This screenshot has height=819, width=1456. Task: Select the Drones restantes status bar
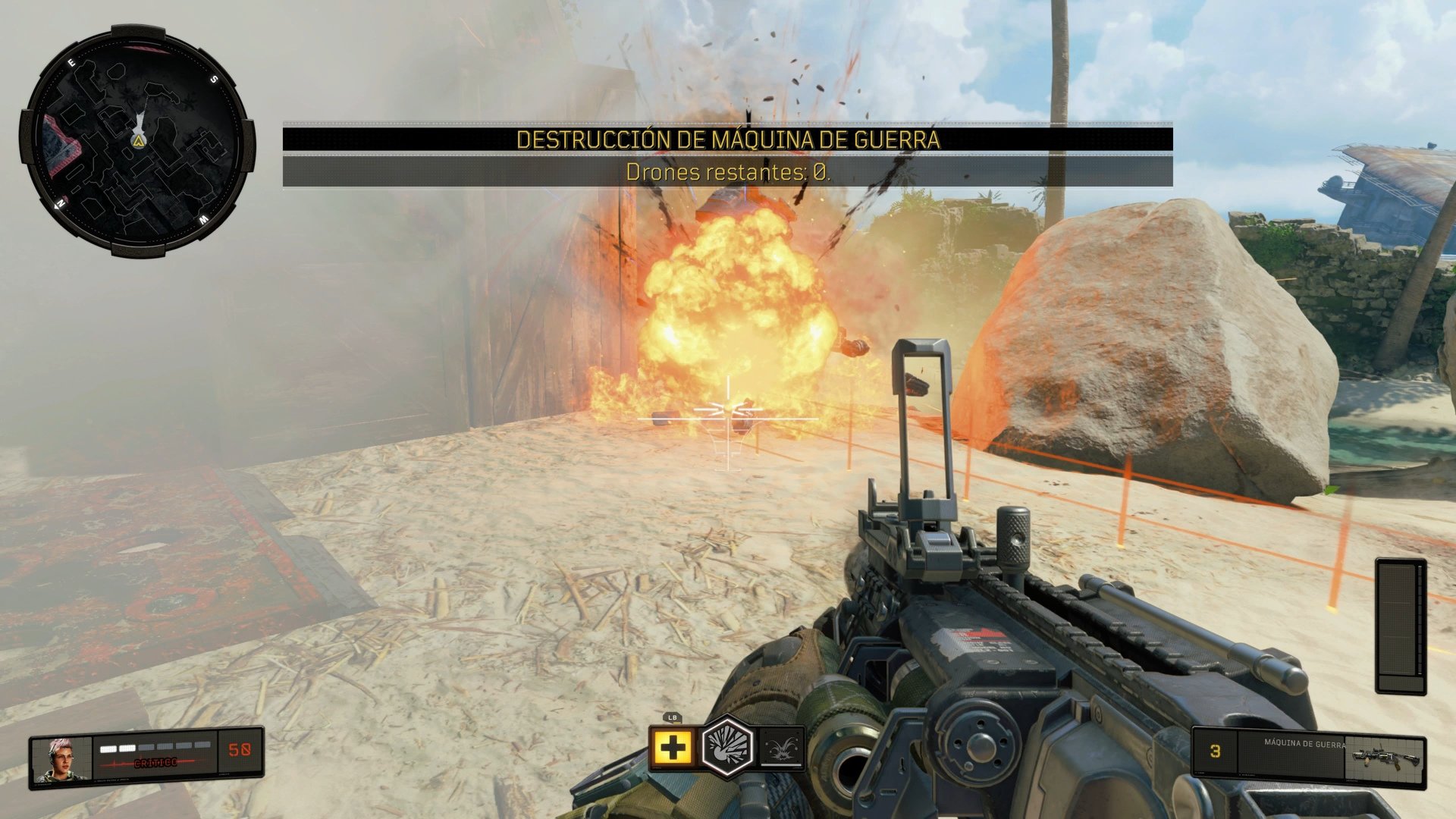point(728,173)
